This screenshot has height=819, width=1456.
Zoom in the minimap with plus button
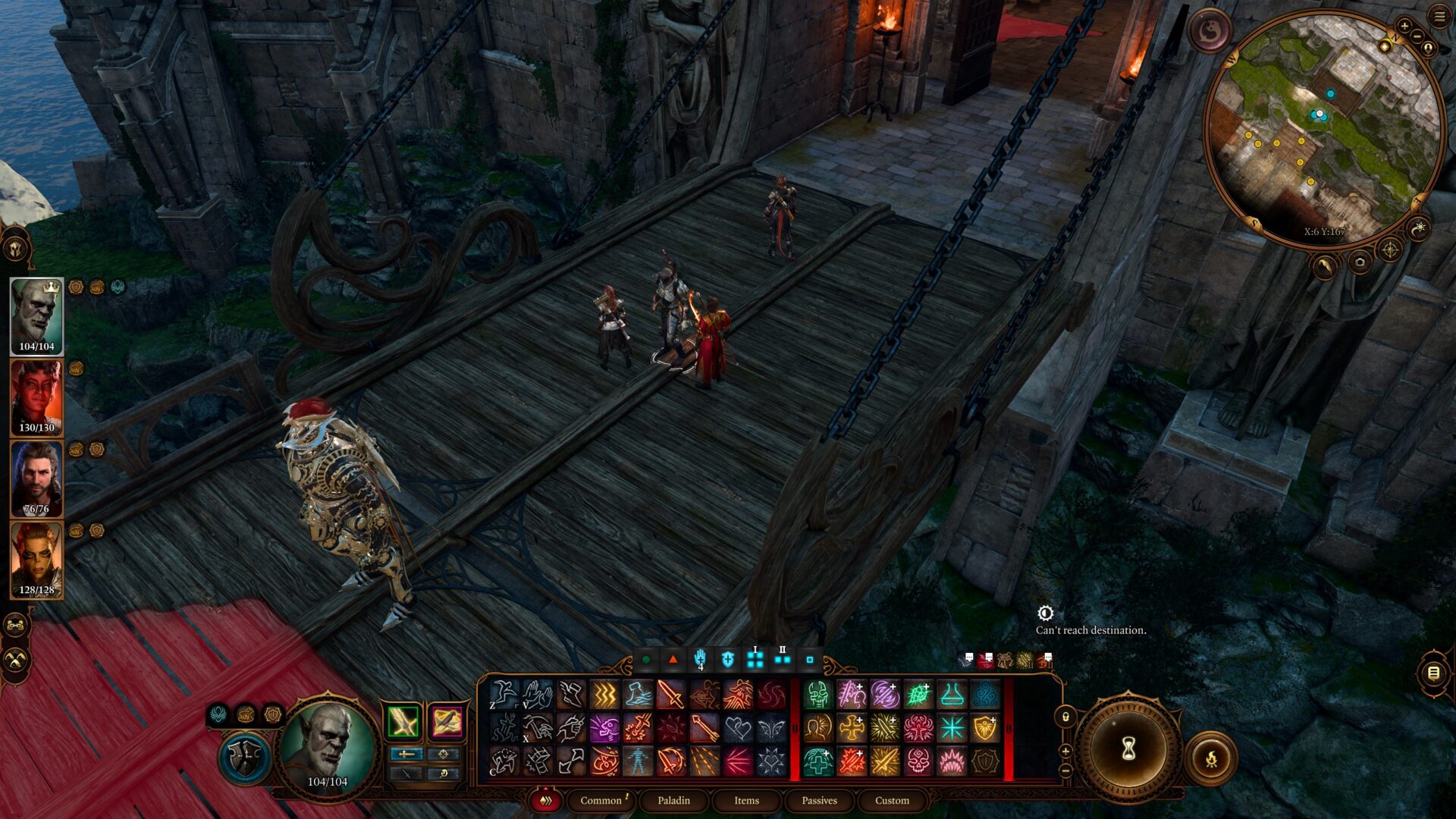tap(1404, 26)
